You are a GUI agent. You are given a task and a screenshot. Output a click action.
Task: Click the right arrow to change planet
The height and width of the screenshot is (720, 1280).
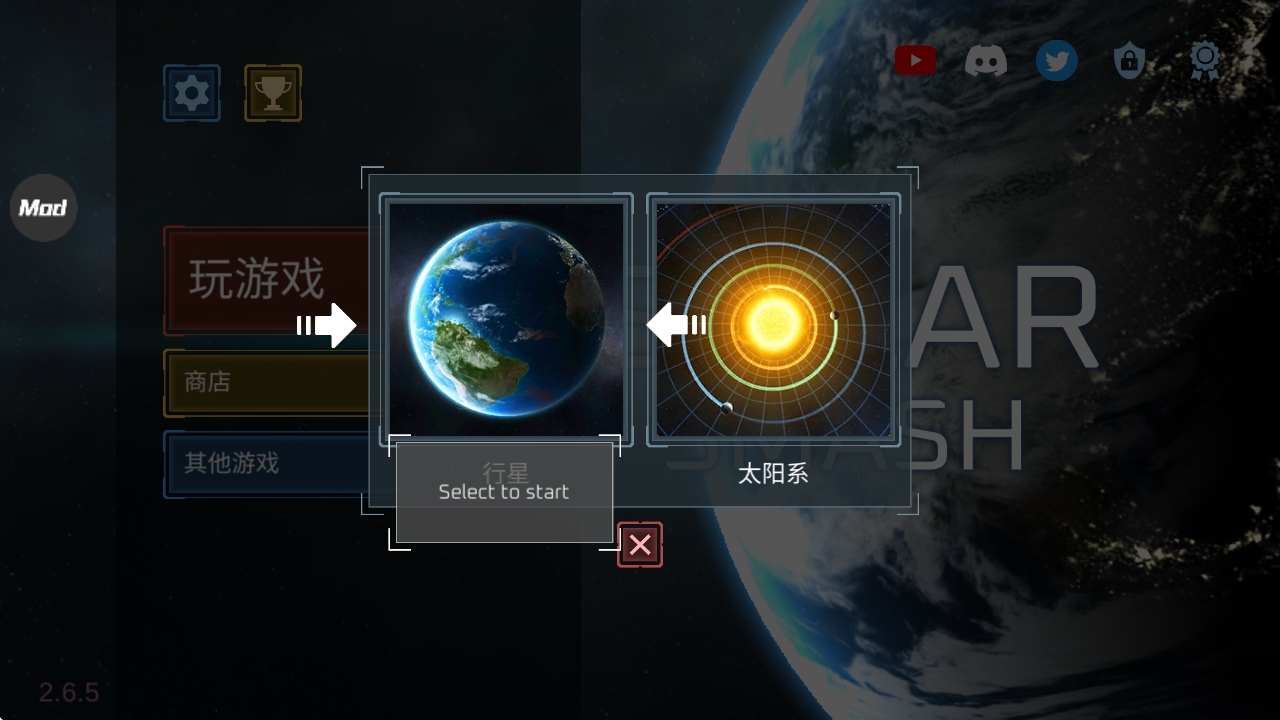tap(328, 324)
